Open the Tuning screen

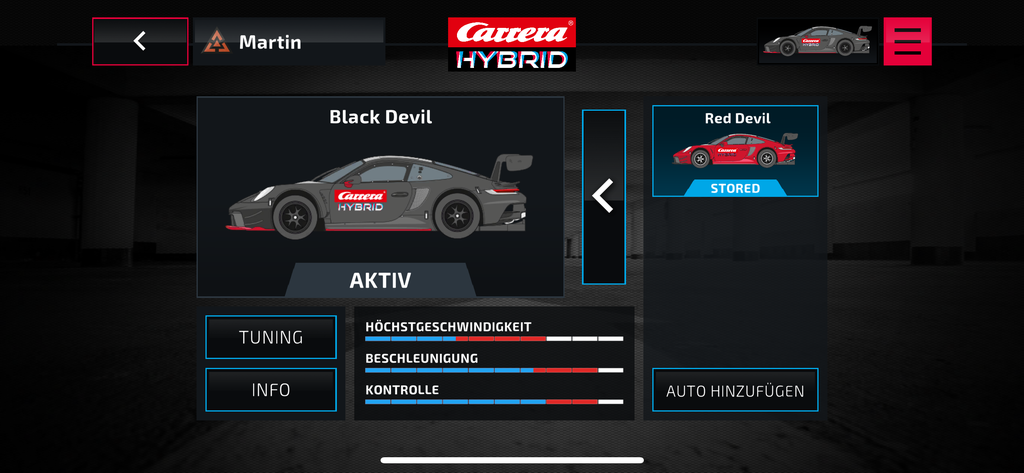pyautogui.click(x=271, y=337)
